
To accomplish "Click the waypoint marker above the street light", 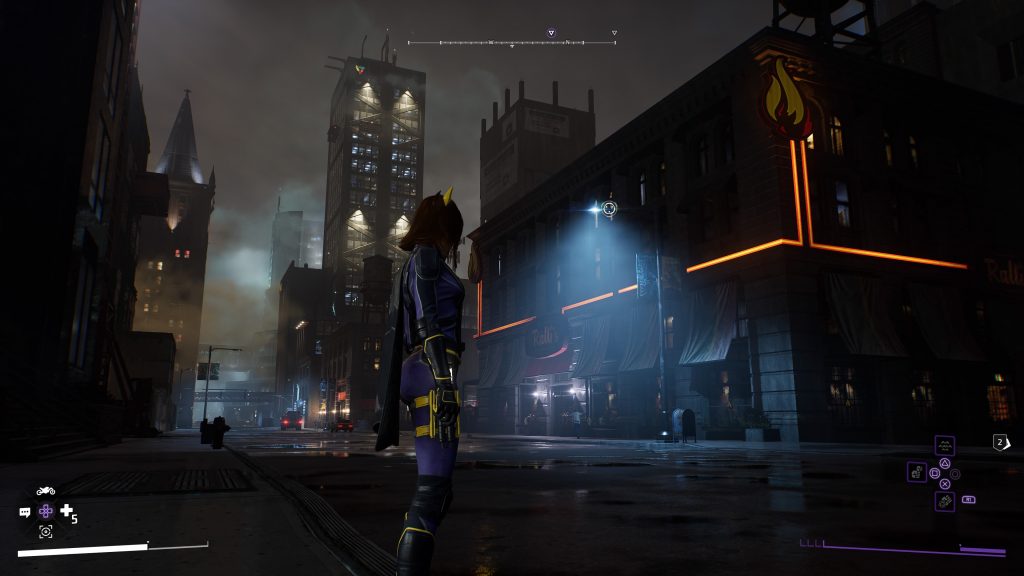I will click(610, 208).
